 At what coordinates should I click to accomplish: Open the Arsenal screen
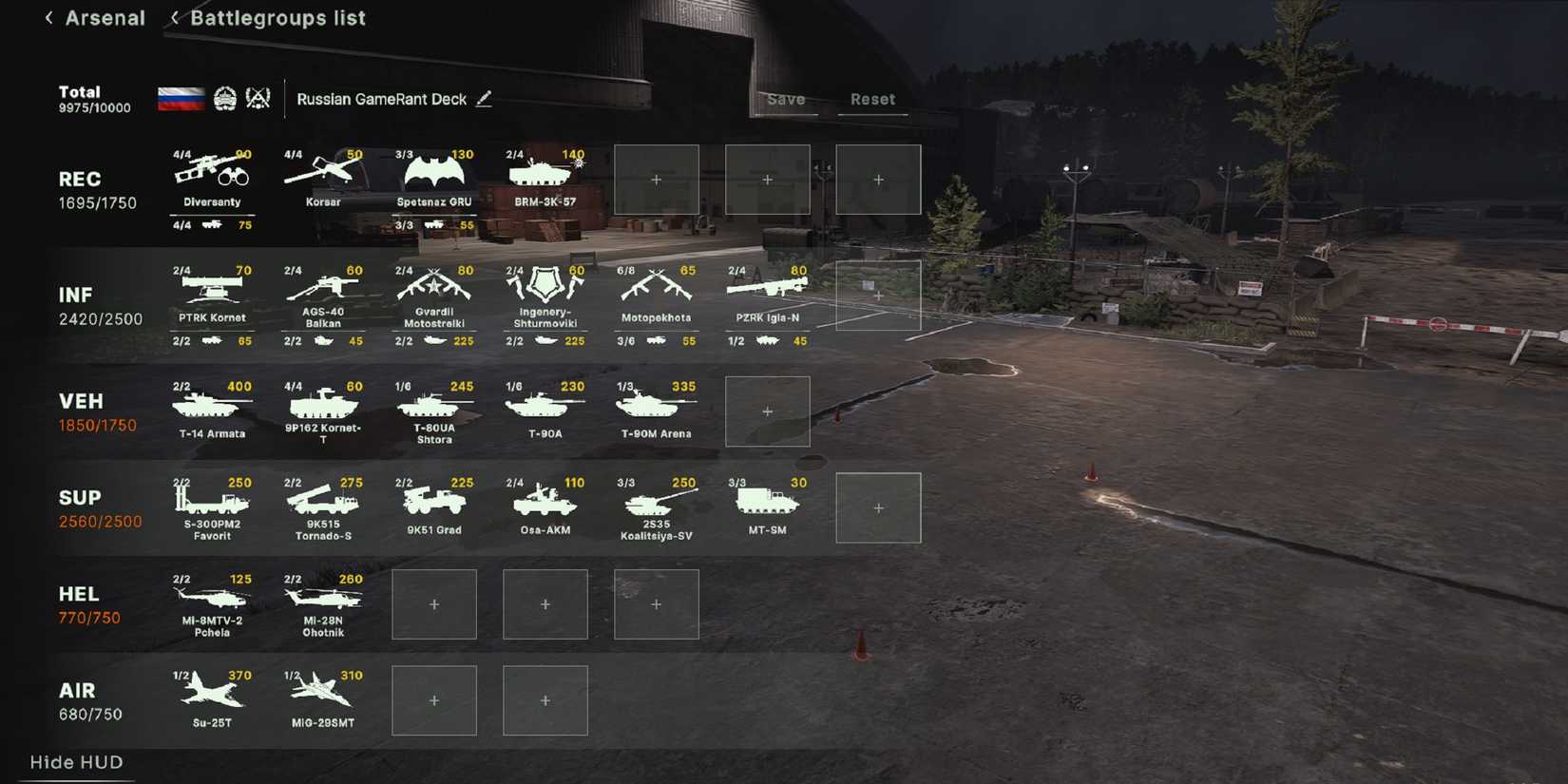coord(105,17)
